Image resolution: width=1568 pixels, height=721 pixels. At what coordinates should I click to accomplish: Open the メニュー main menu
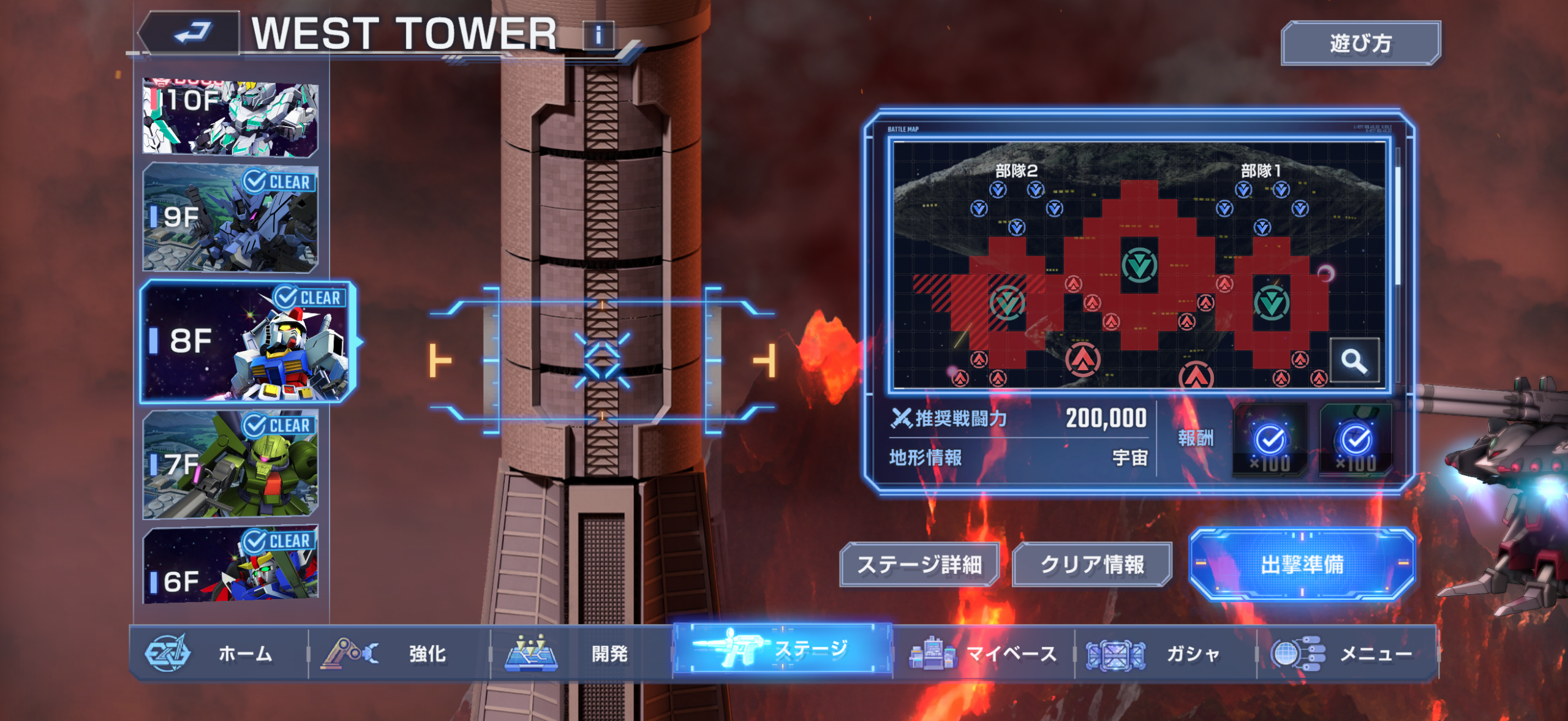(1346, 653)
